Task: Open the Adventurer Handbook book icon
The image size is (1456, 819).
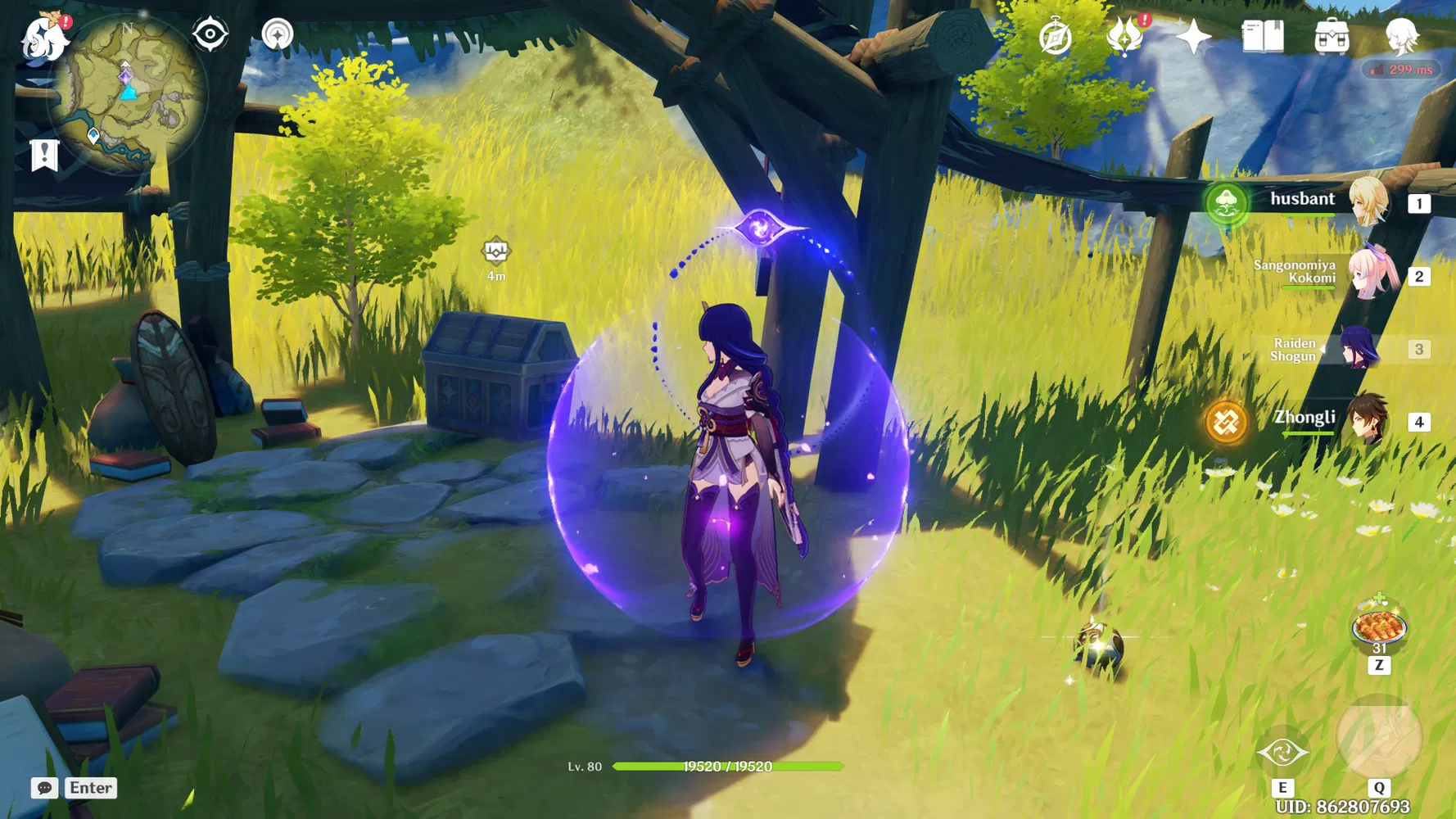Action: click(1262, 34)
